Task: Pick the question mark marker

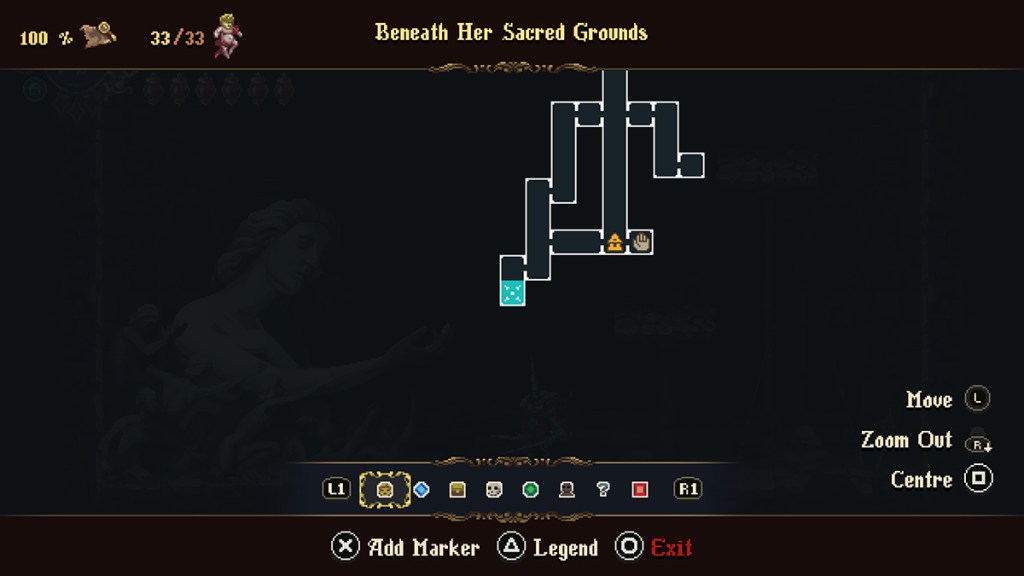Action: [603, 489]
